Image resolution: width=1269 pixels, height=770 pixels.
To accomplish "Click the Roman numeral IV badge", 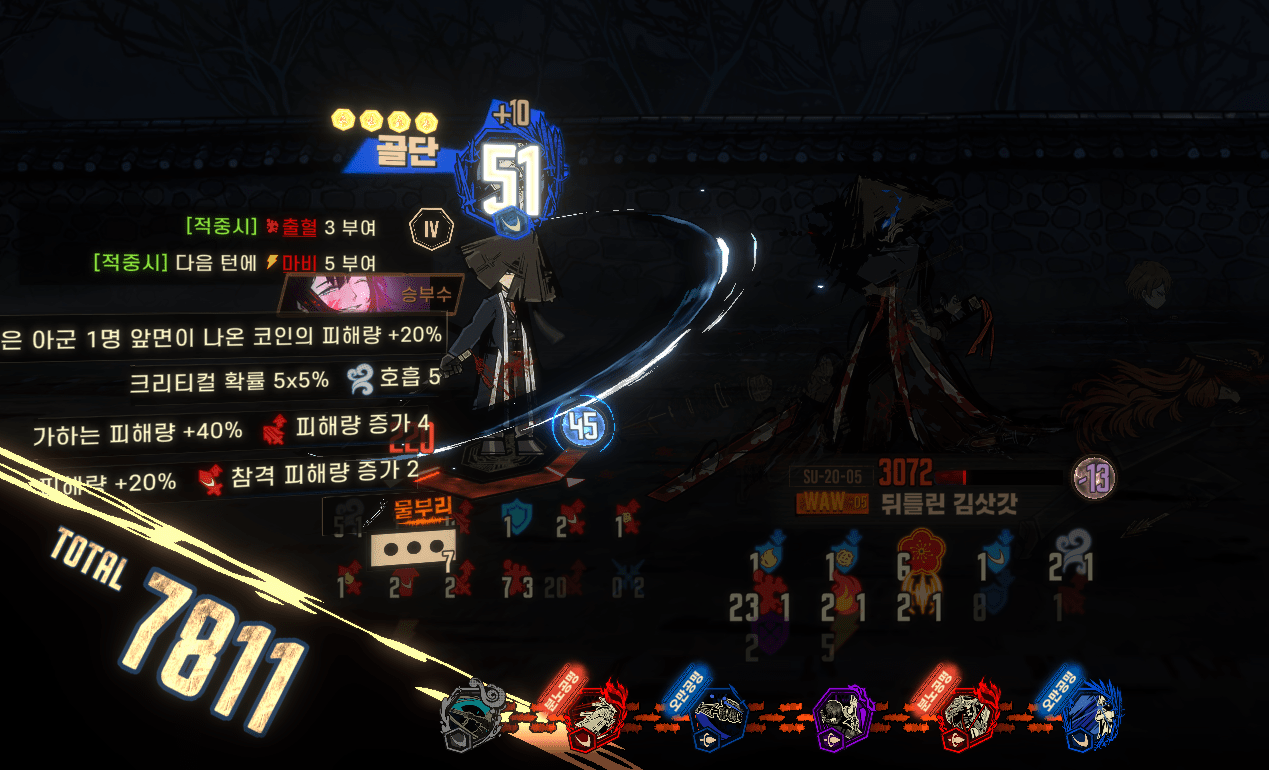I will coord(431,229).
